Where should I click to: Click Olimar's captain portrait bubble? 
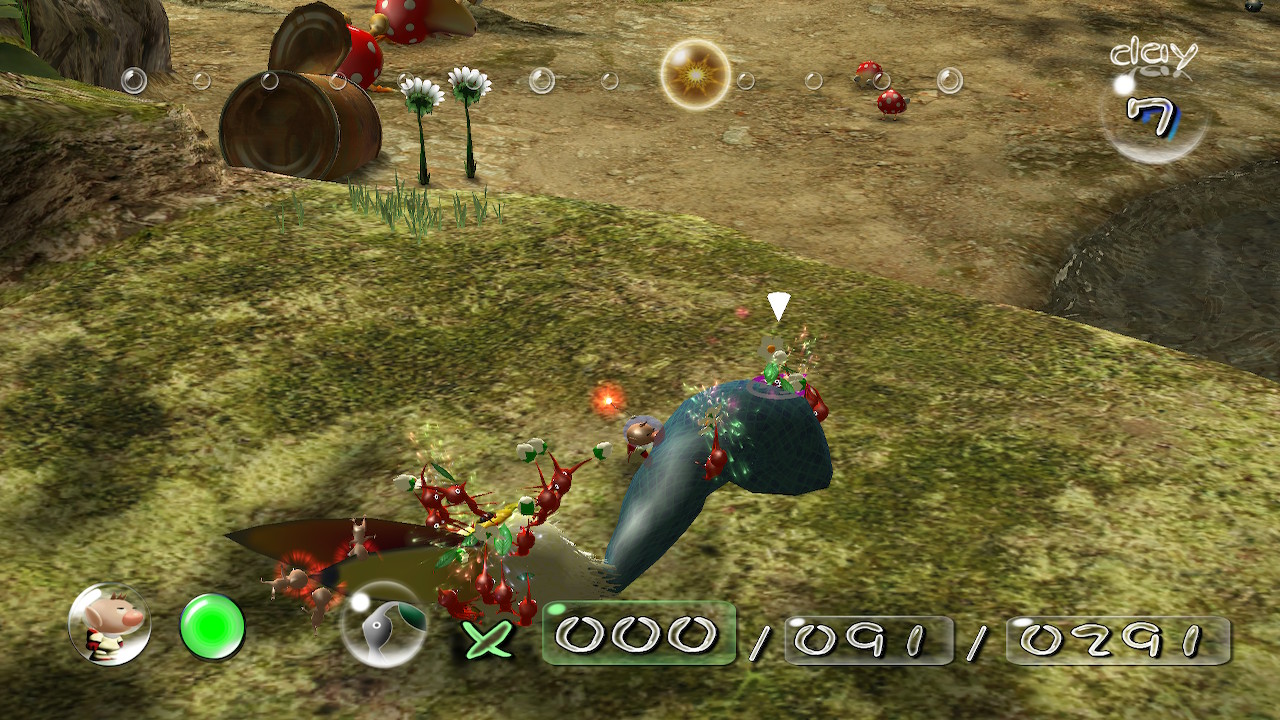(109, 625)
